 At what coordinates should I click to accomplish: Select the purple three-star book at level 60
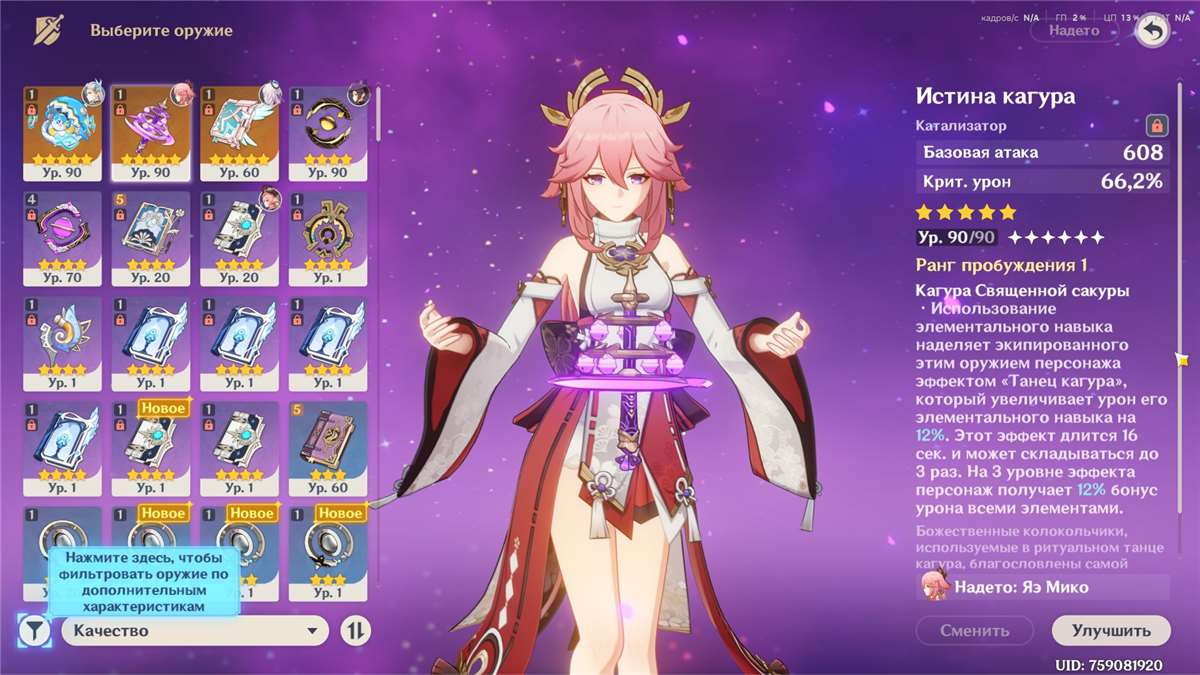[328, 448]
